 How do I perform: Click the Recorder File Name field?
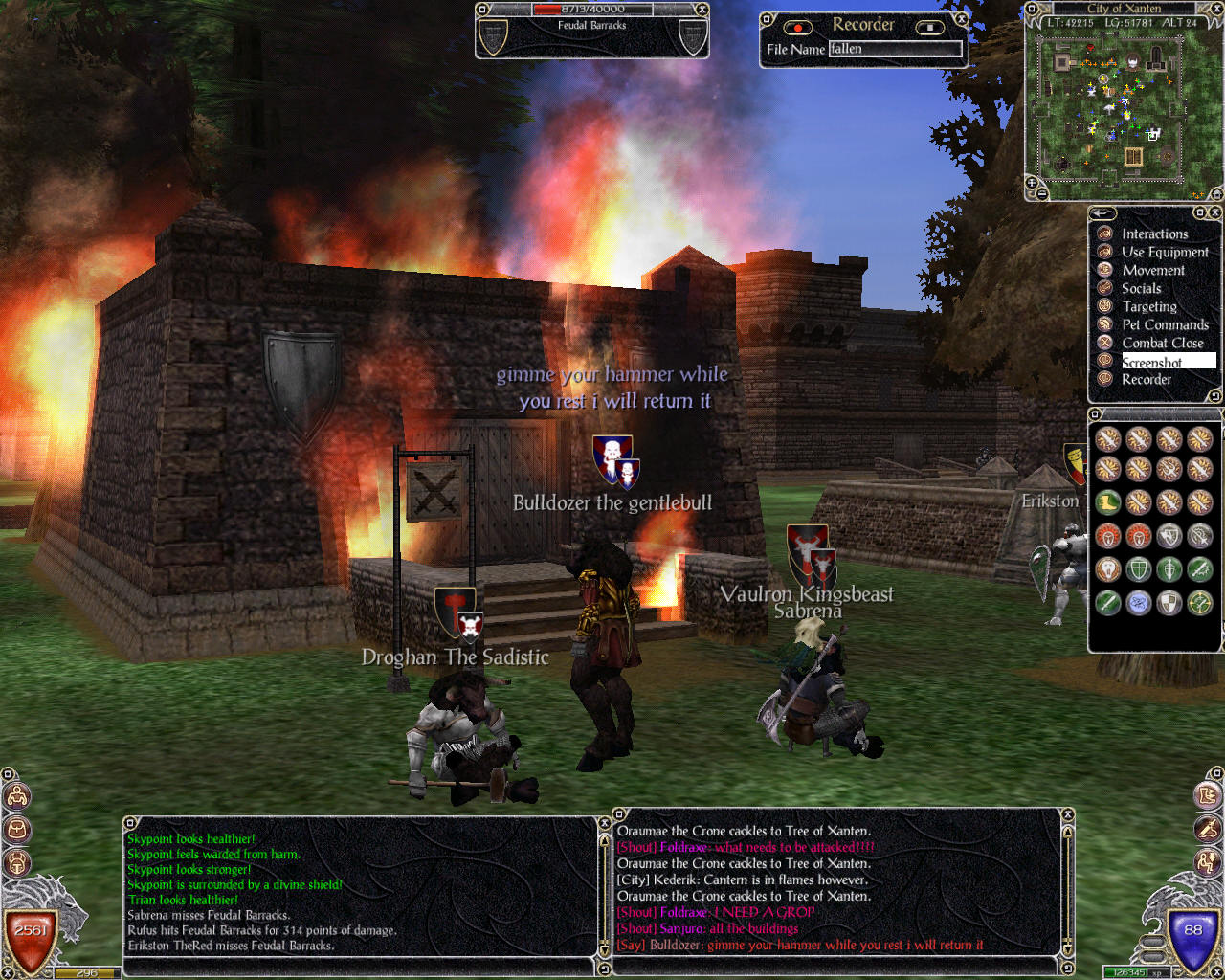[x=895, y=49]
